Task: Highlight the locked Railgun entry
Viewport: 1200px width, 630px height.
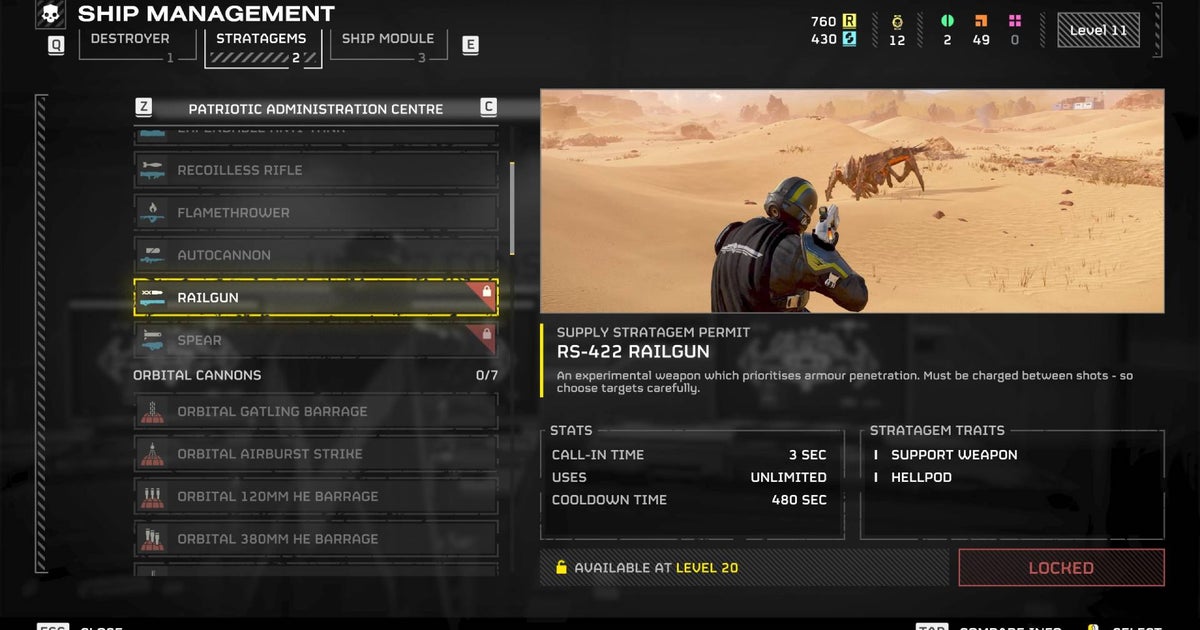Action: coord(316,298)
